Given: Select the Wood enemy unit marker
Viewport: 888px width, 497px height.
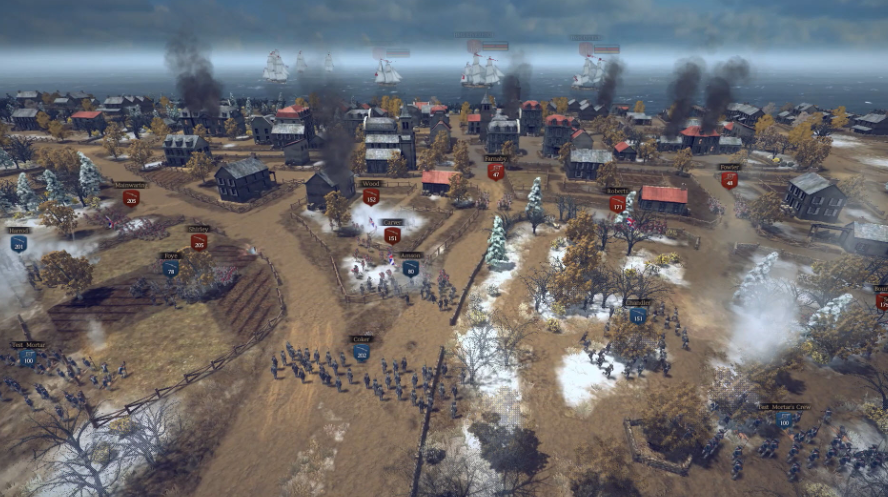Looking at the screenshot, I should click(371, 197).
